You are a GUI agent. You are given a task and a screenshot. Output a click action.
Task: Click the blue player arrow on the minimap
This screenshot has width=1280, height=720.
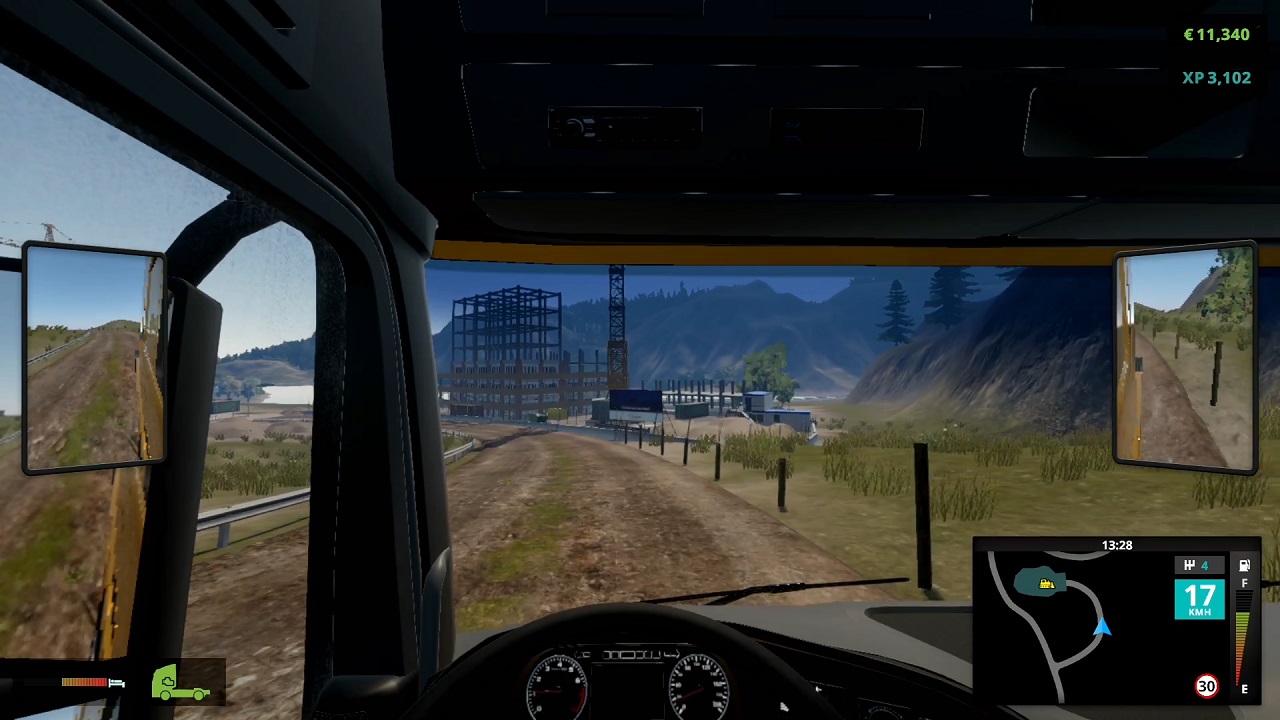[x=1102, y=629]
